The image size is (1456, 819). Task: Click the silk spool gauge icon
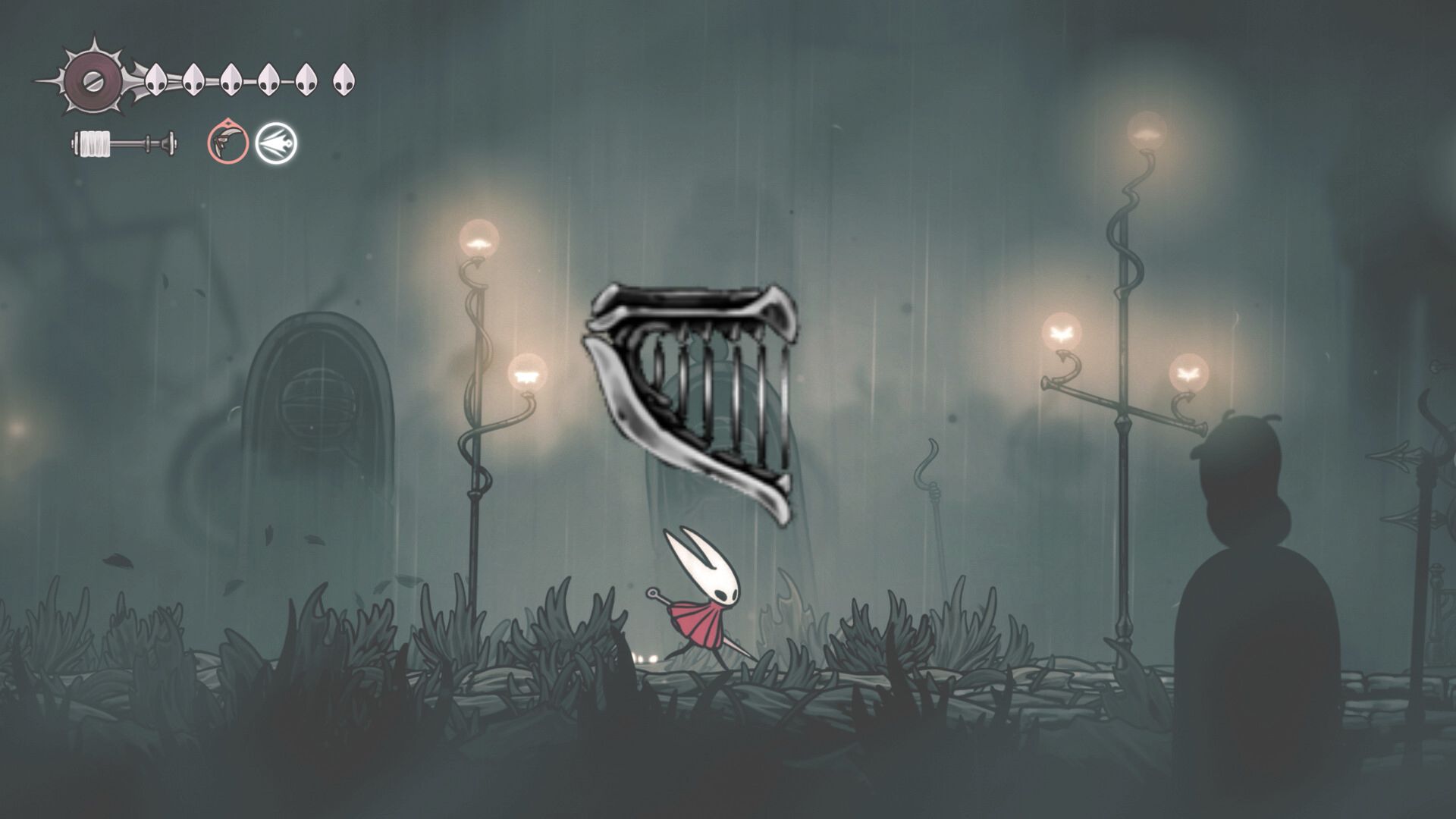[121, 142]
